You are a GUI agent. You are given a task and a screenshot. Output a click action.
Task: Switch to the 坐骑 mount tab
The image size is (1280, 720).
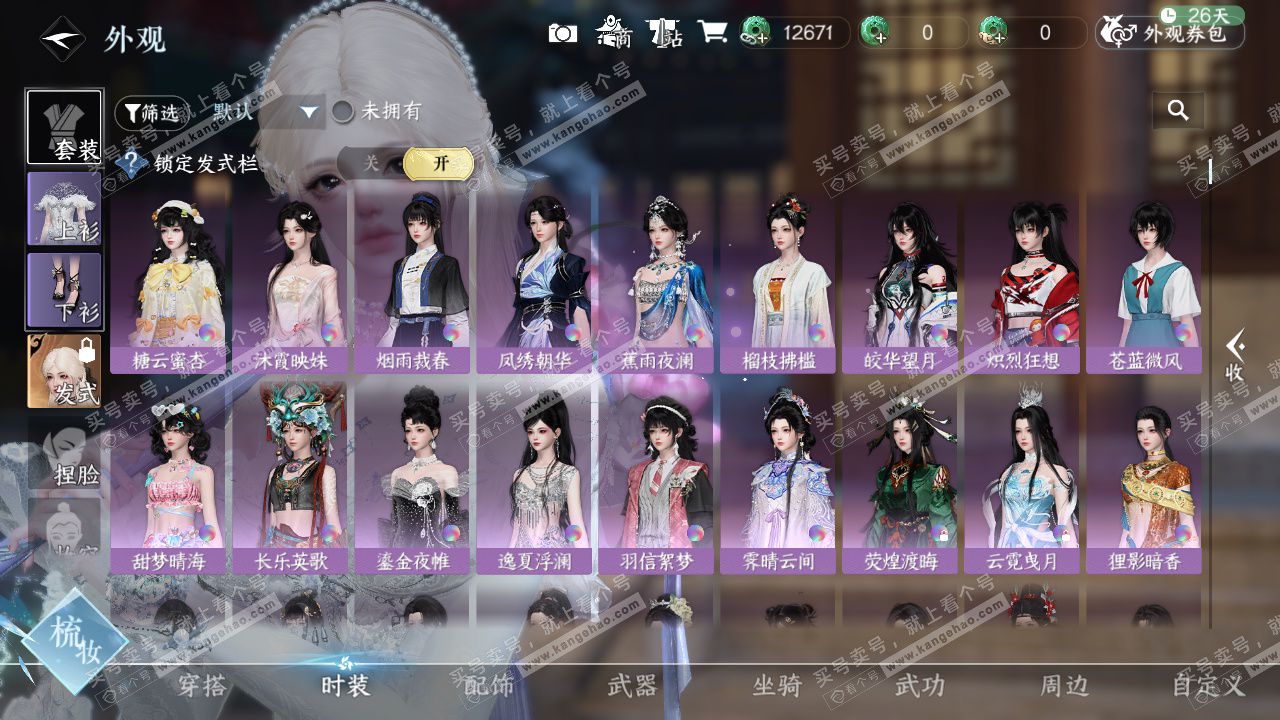776,685
